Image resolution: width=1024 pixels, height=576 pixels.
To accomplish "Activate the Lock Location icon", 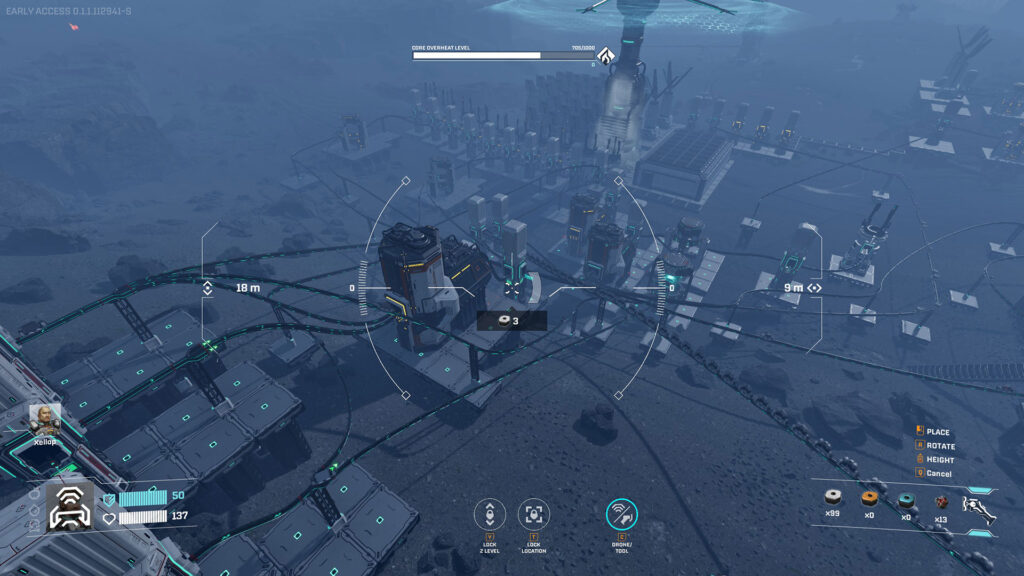I will coord(534,514).
